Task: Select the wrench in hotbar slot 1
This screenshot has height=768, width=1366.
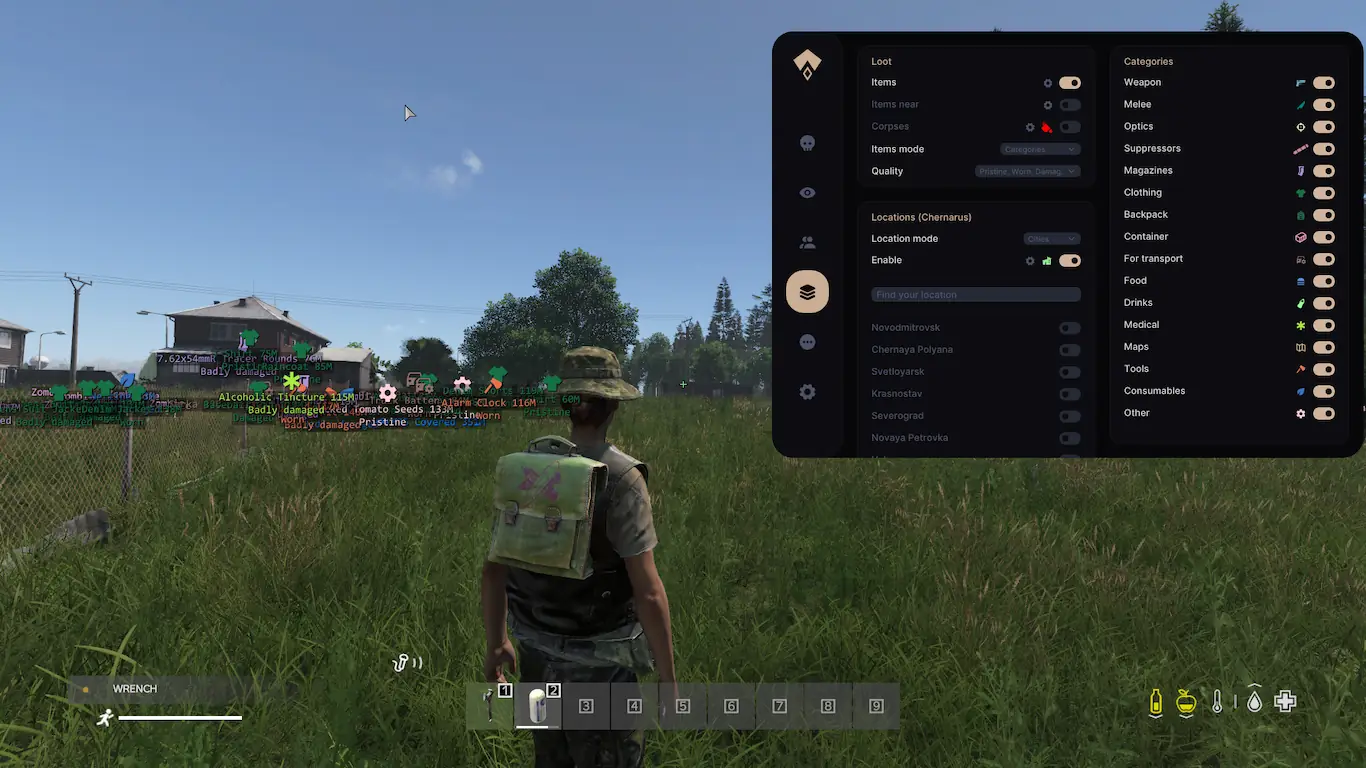Action: coord(490,706)
